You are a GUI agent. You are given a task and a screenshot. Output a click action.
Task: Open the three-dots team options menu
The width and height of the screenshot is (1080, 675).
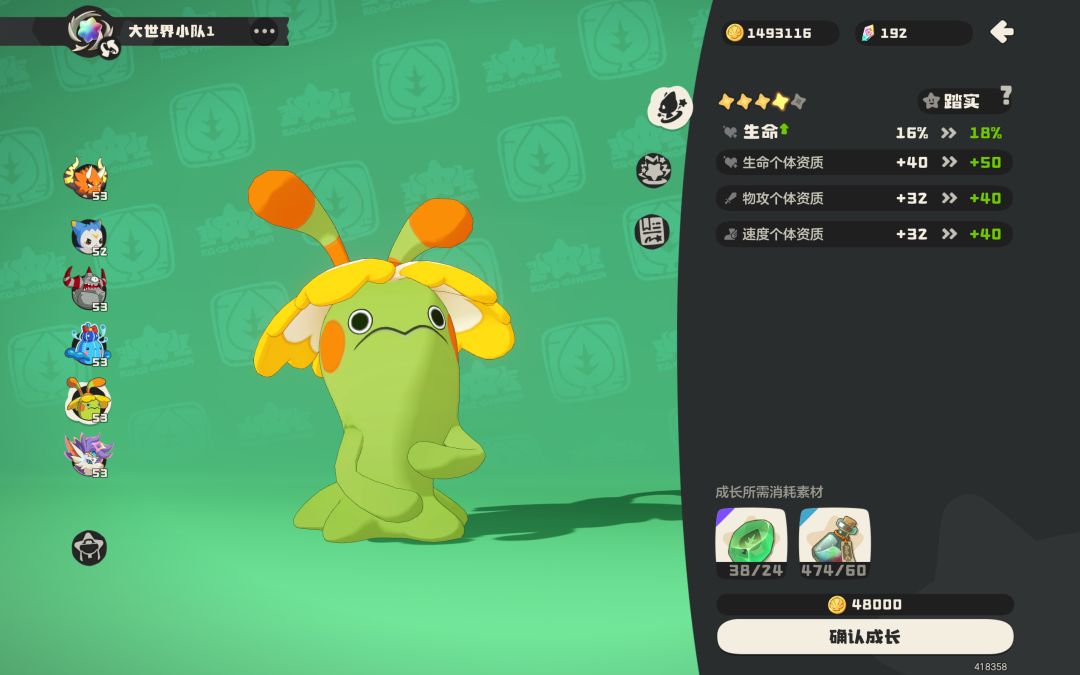[x=264, y=31]
